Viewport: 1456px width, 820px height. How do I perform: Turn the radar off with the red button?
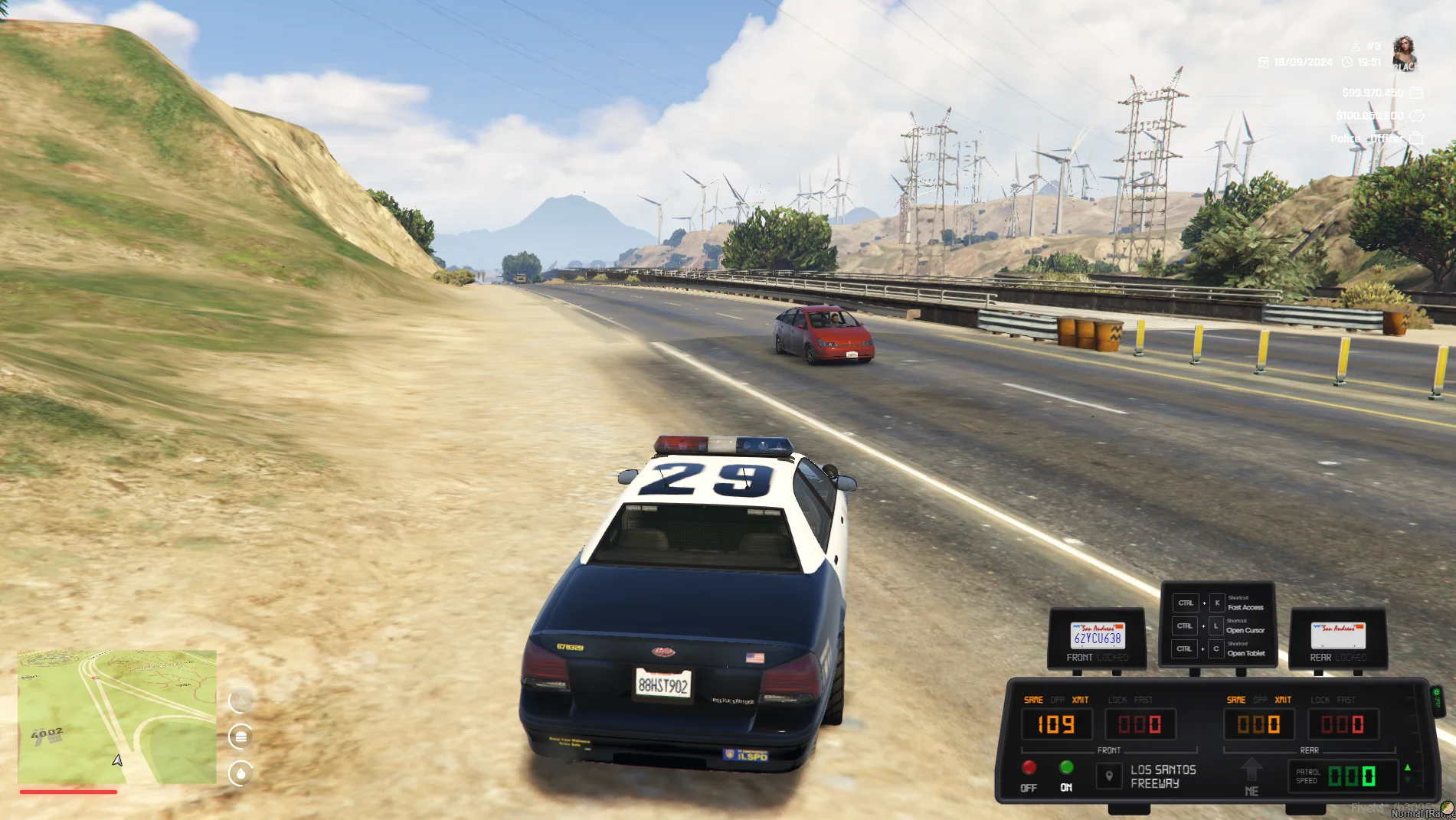point(1029,767)
